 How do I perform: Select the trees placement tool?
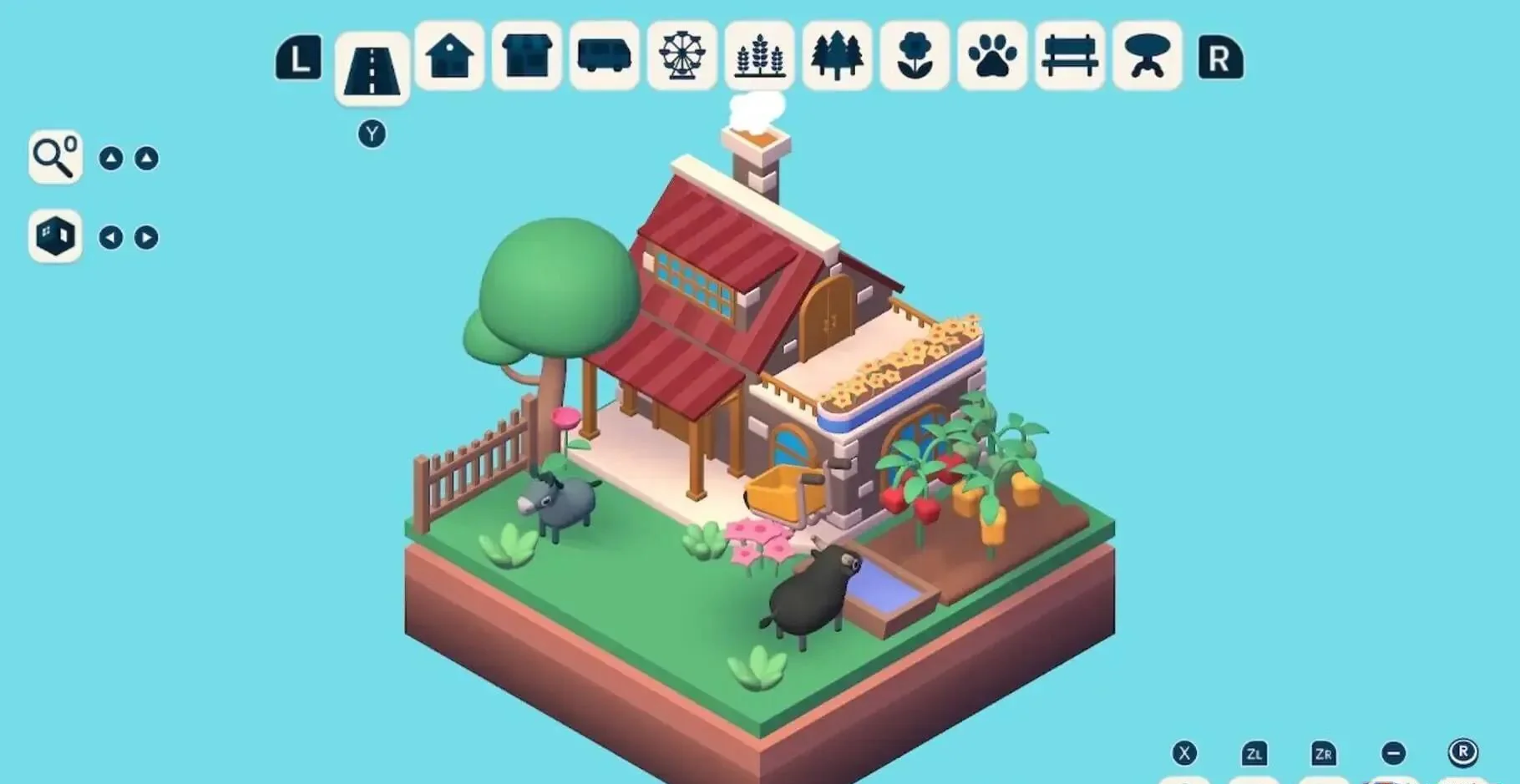(x=837, y=59)
